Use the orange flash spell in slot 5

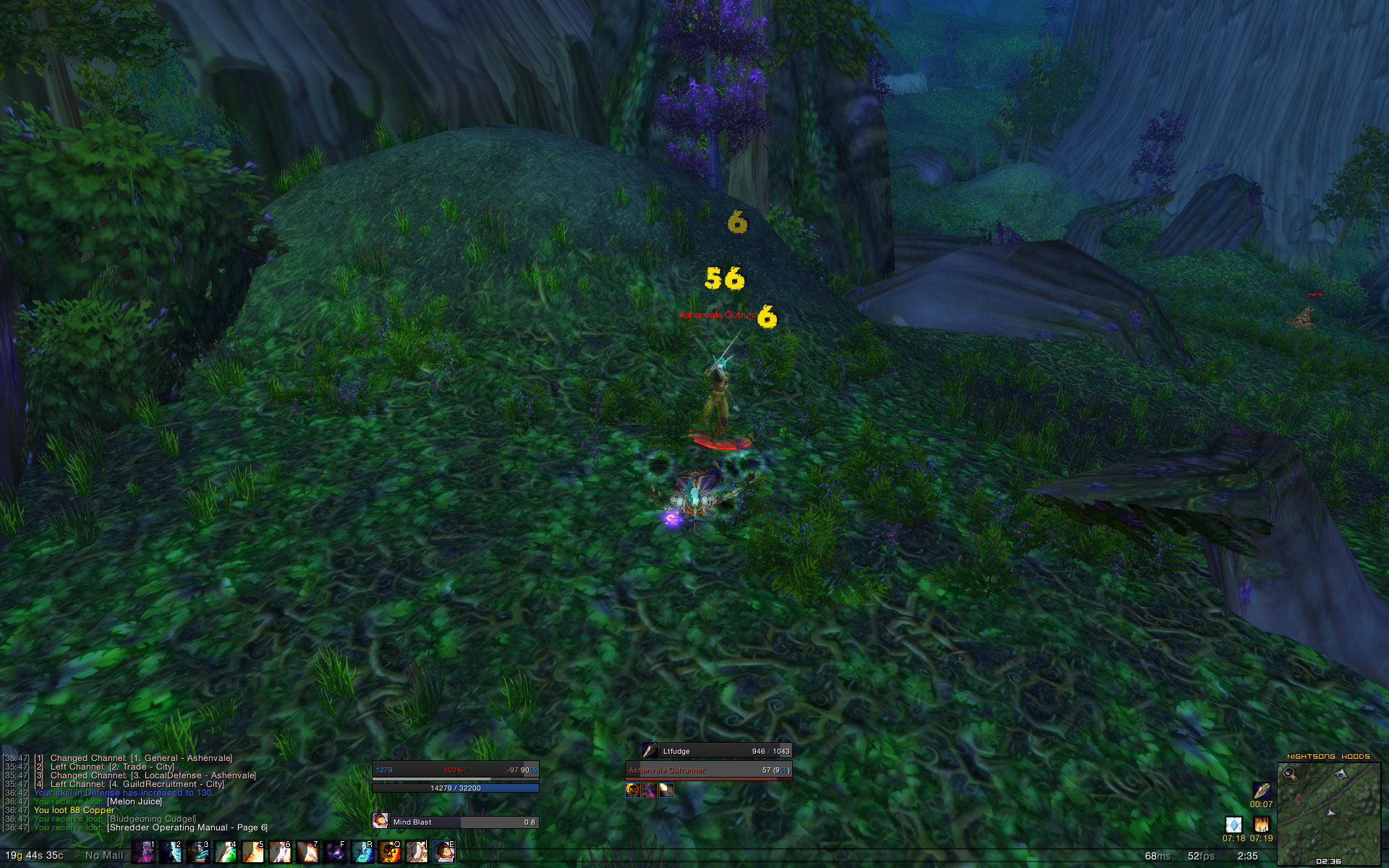pyautogui.click(x=252, y=852)
